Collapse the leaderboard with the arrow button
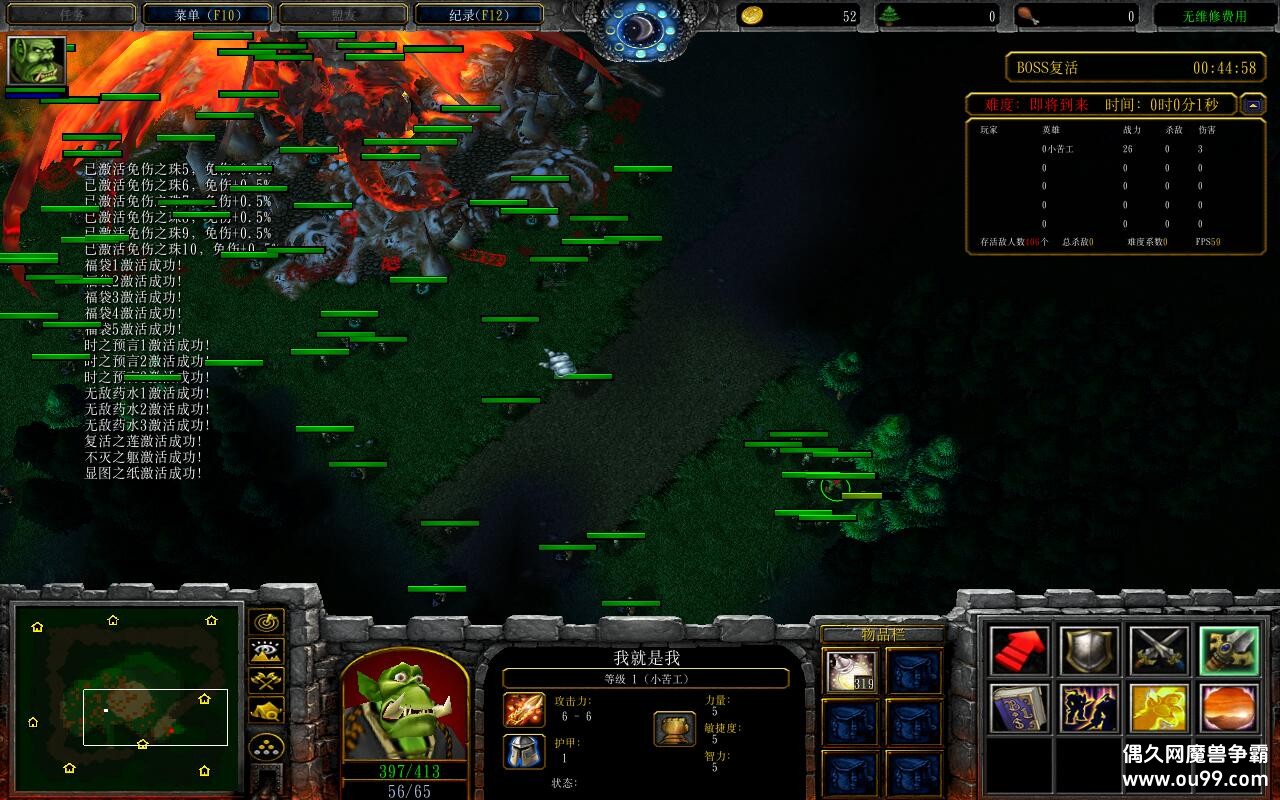 pyautogui.click(x=1252, y=104)
